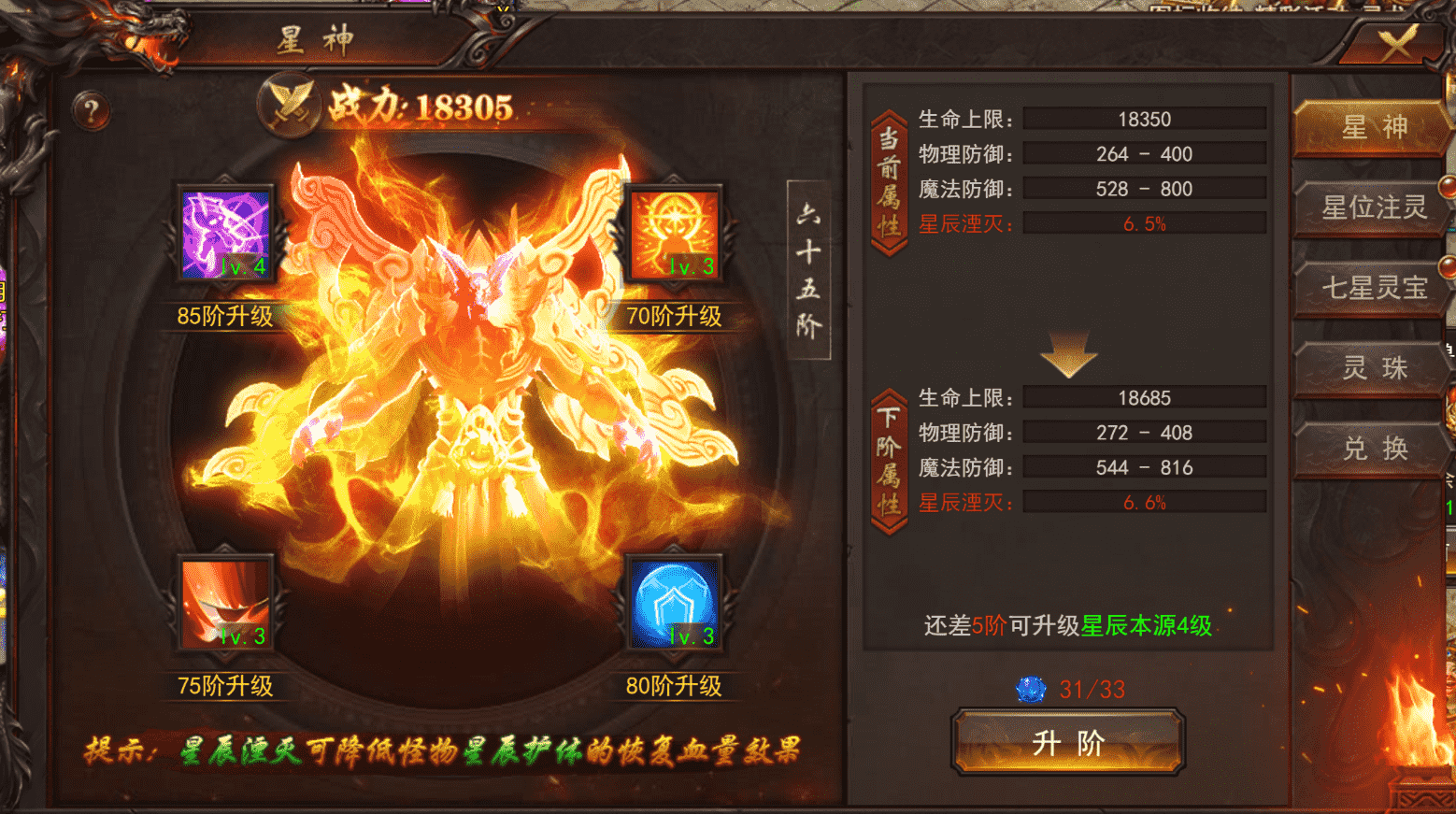
Task: Select the red lv.3 skill icon above 75阶升级
Action: pyautogui.click(x=224, y=605)
